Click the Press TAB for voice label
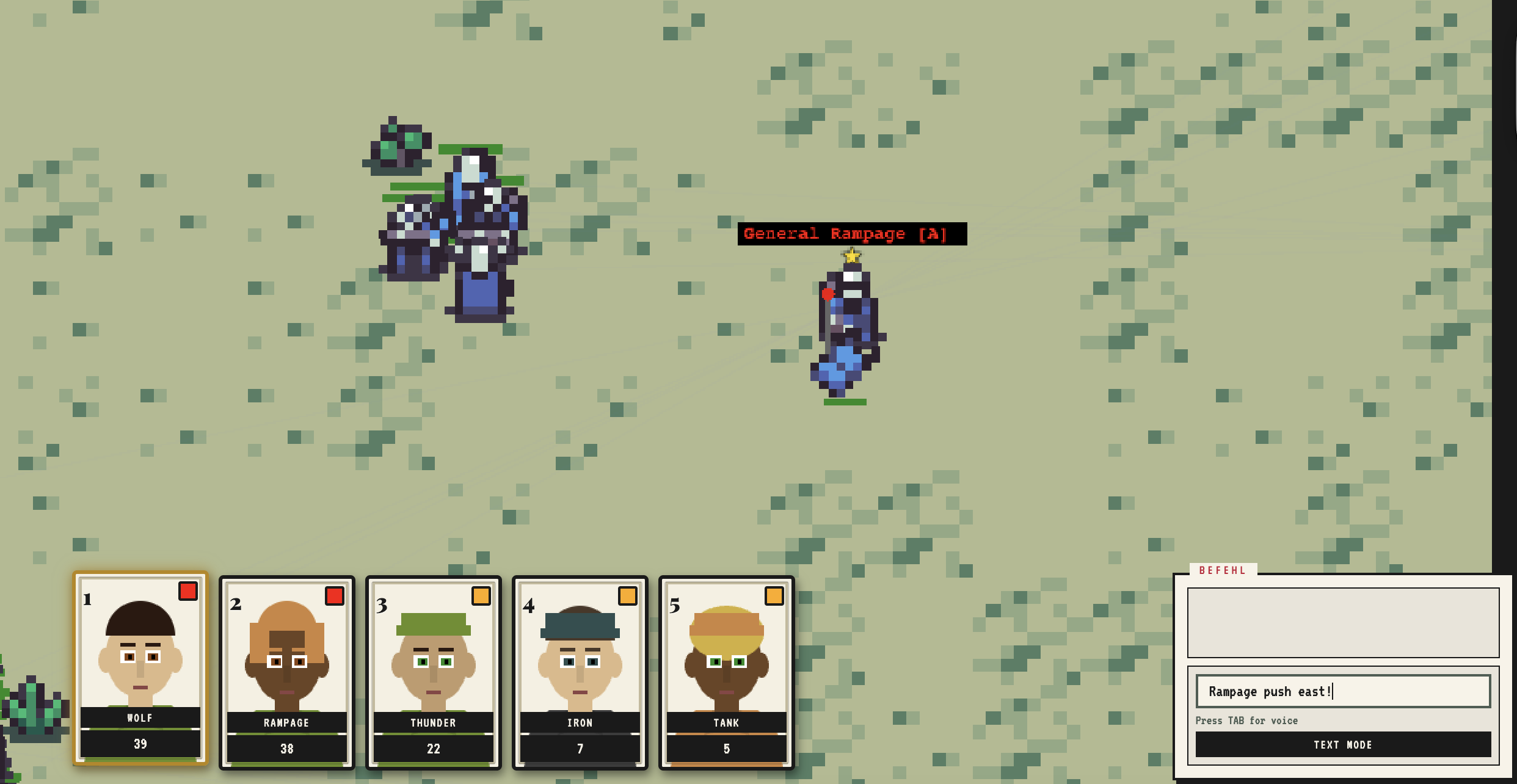Viewport: 1517px width, 784px height. (1246, 720)
